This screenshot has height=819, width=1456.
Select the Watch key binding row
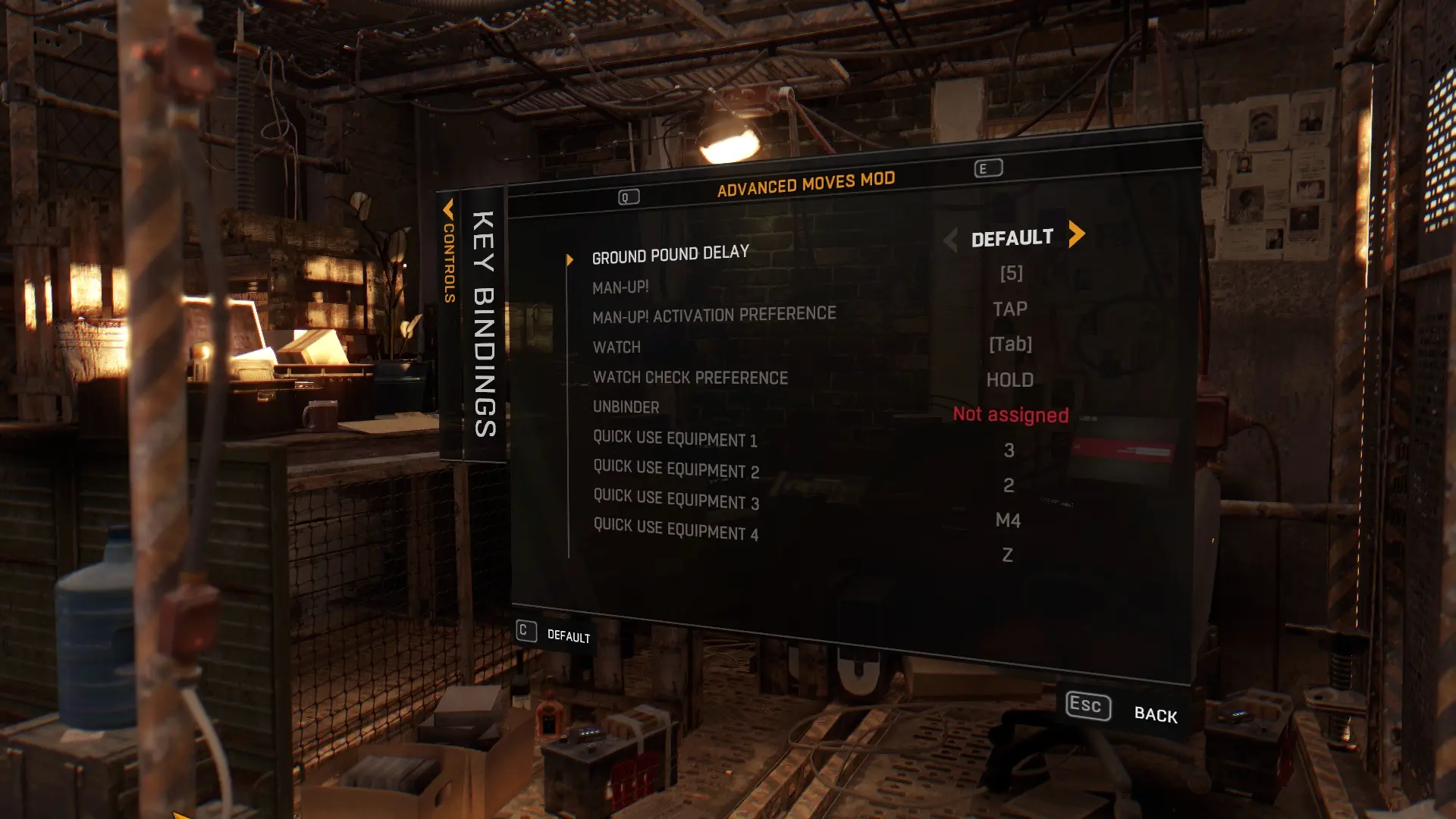(617, 347)
